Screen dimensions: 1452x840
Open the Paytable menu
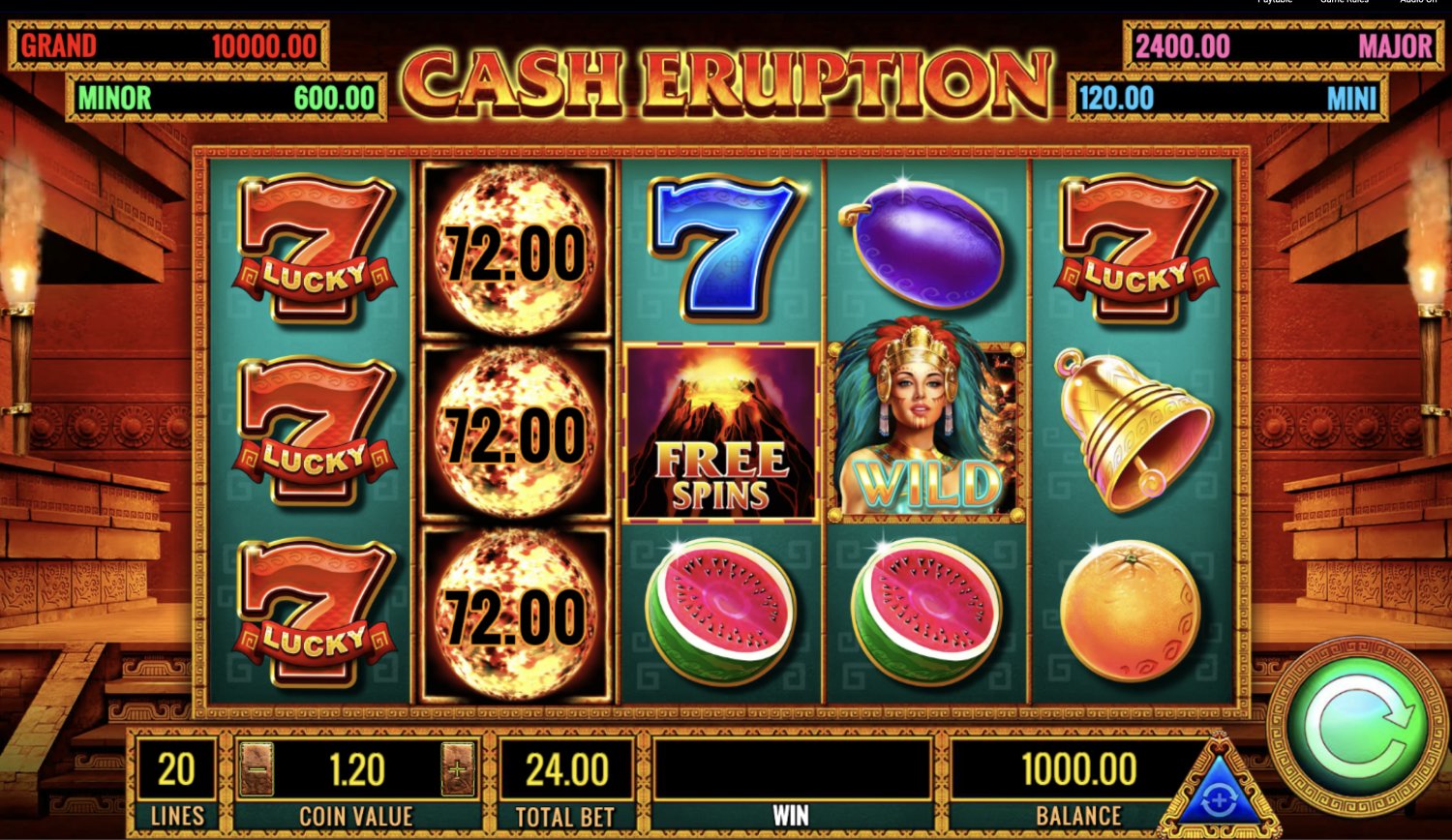pos(1273,3)
